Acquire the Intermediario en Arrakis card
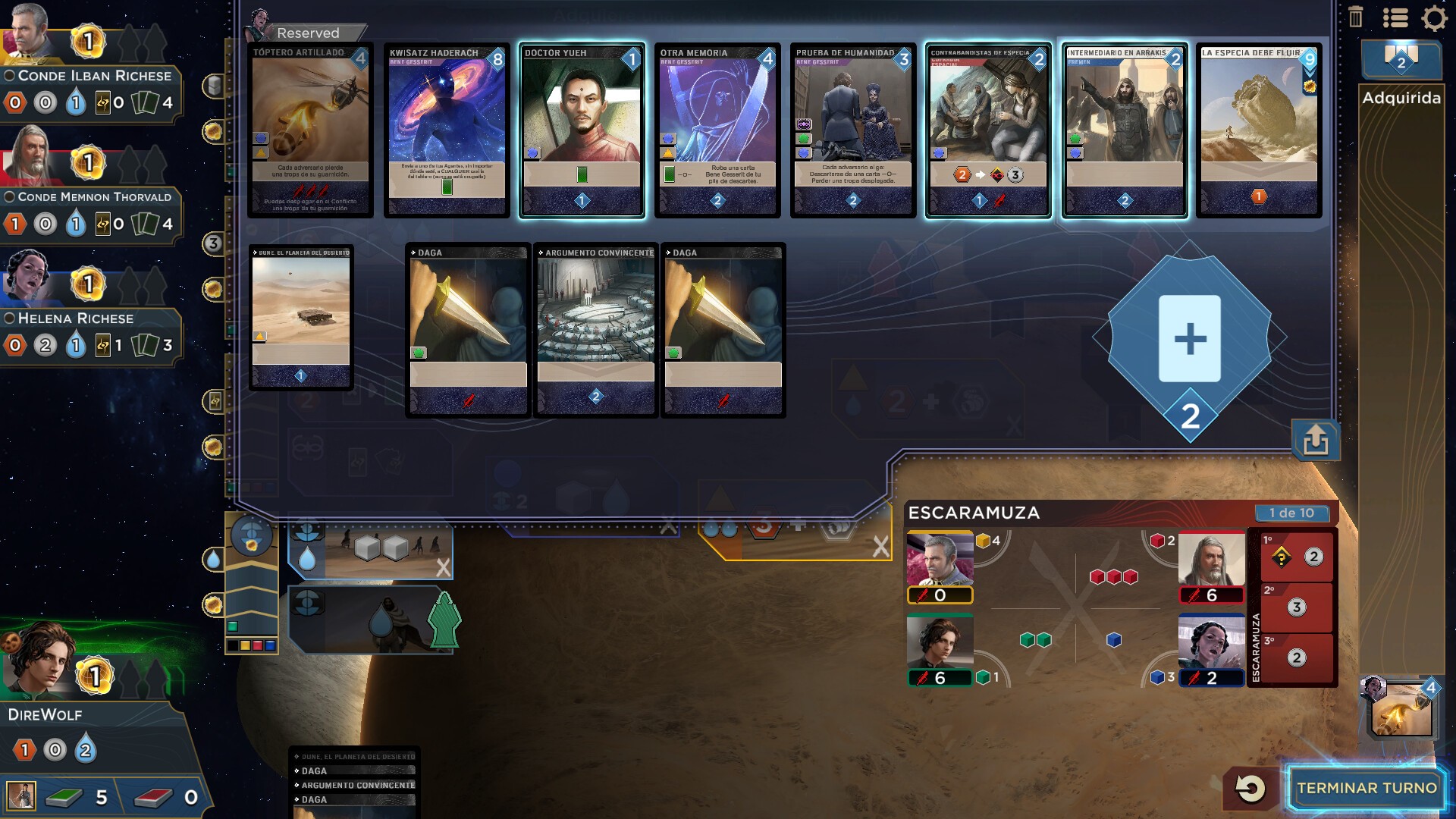Image resolution: width=1456 pixels, height=819 pixels. pyautogui.click(x=1124, y=130)
